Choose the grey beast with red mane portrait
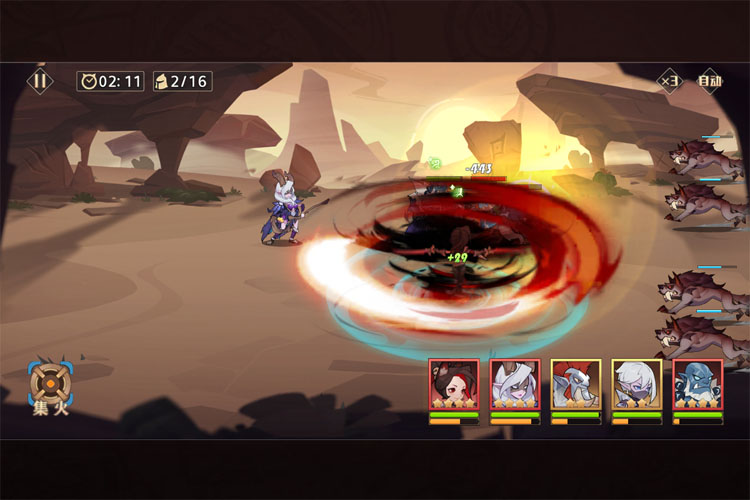 (x=576, y=385)
